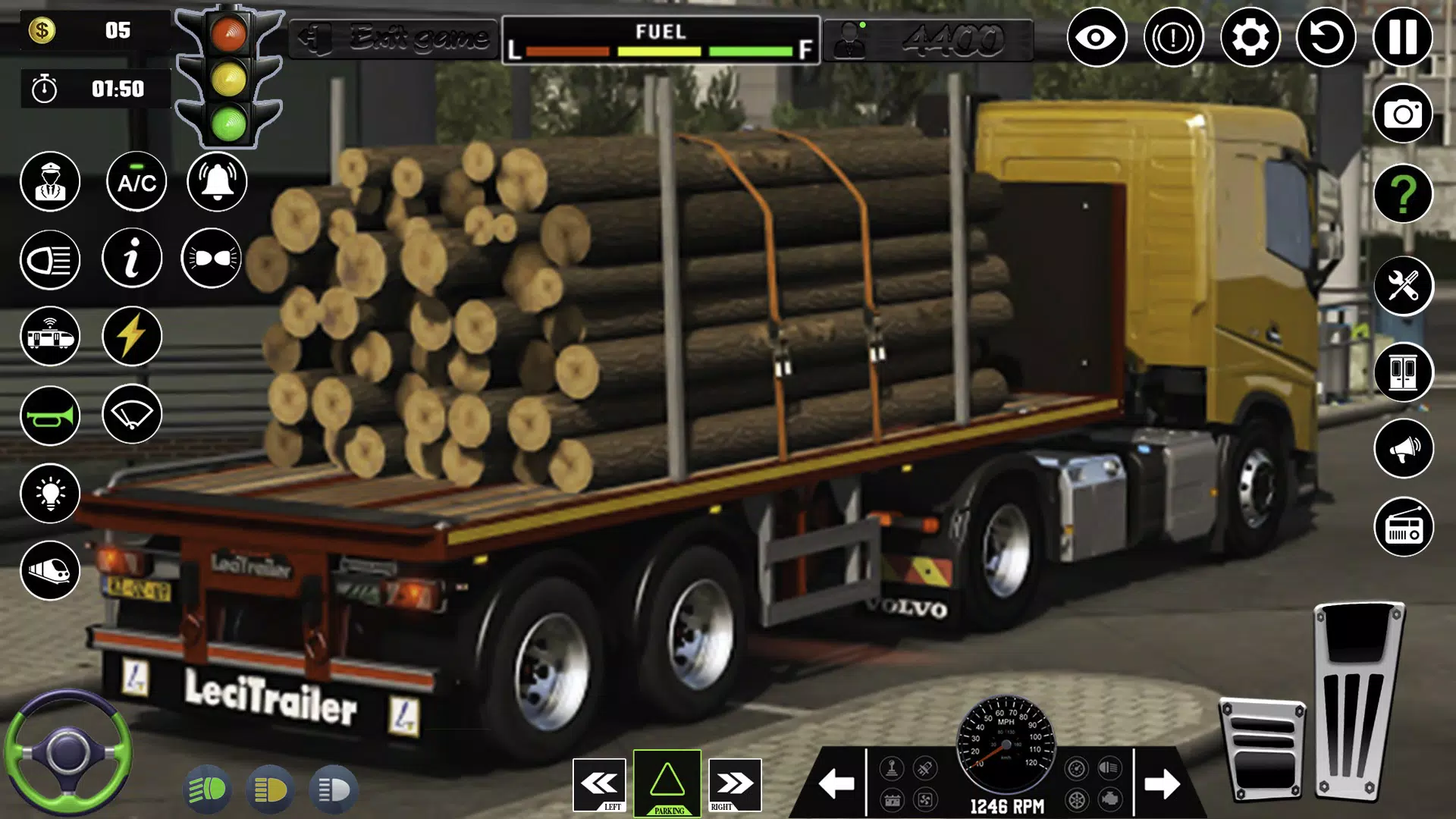Screen dimensions: 1456x819
Task: Sound the green horn
Action: tap(50, 416)
